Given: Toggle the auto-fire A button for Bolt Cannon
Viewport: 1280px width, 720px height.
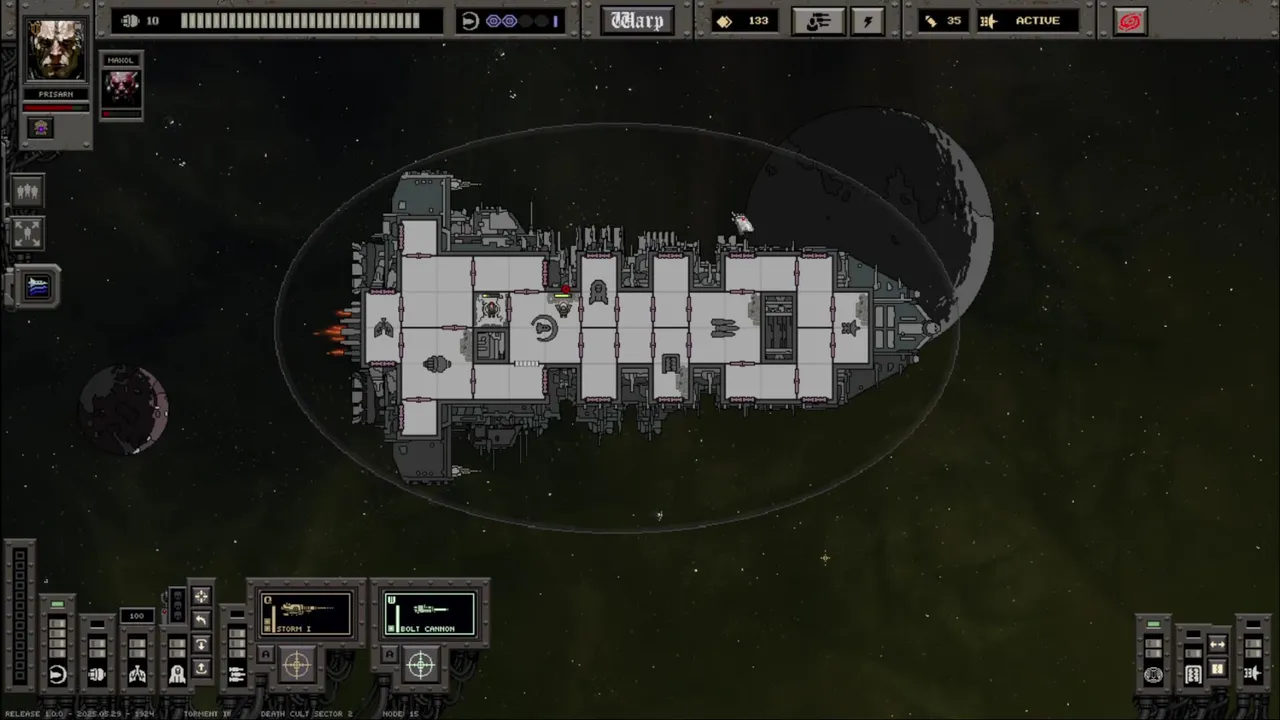Looking at the screenshot, I should click(x=390, y=655).
